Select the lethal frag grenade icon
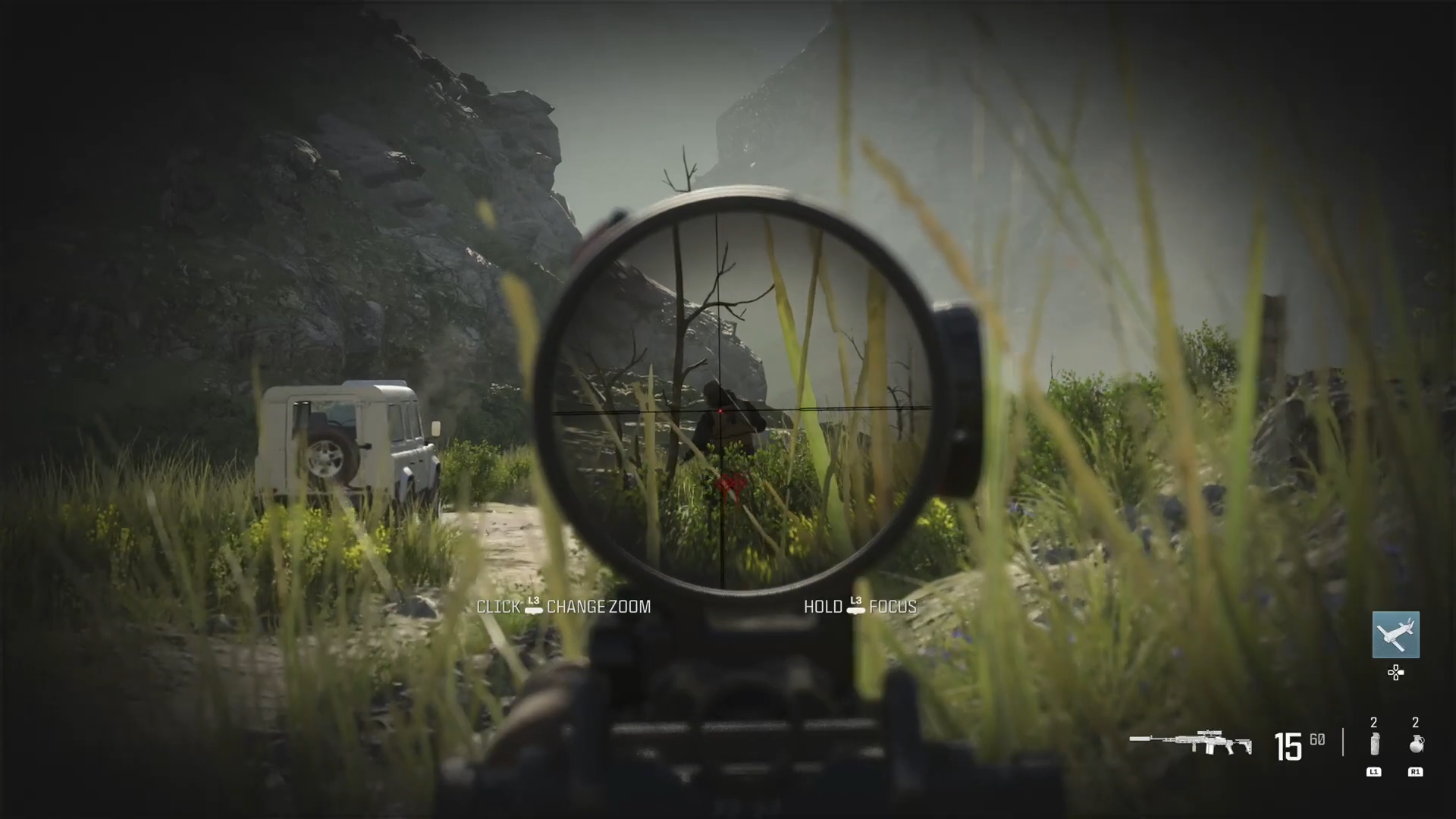The width and height of the screenshot is (1456, 819). (1415, 745)
